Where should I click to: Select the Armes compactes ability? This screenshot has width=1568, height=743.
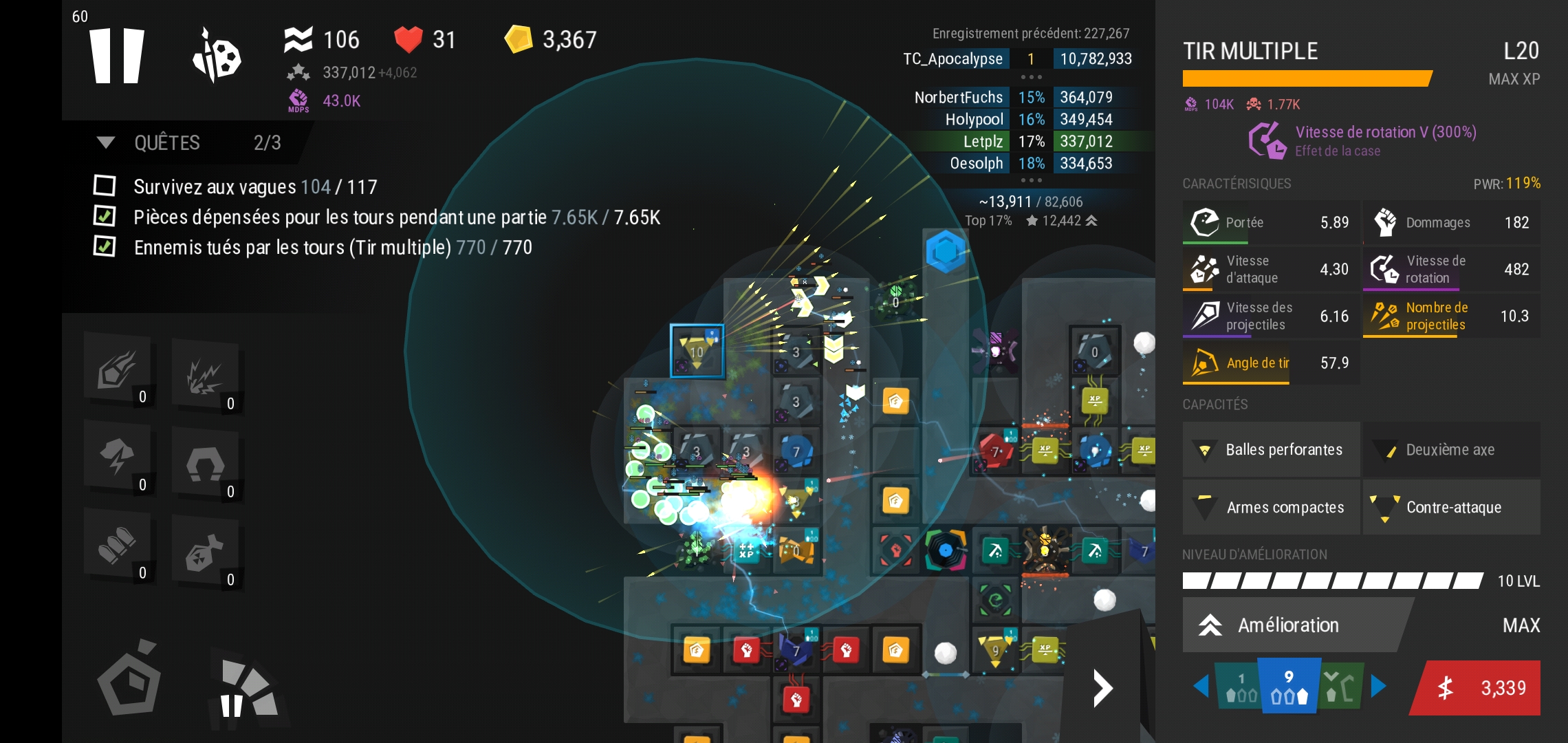[1271, 508]
